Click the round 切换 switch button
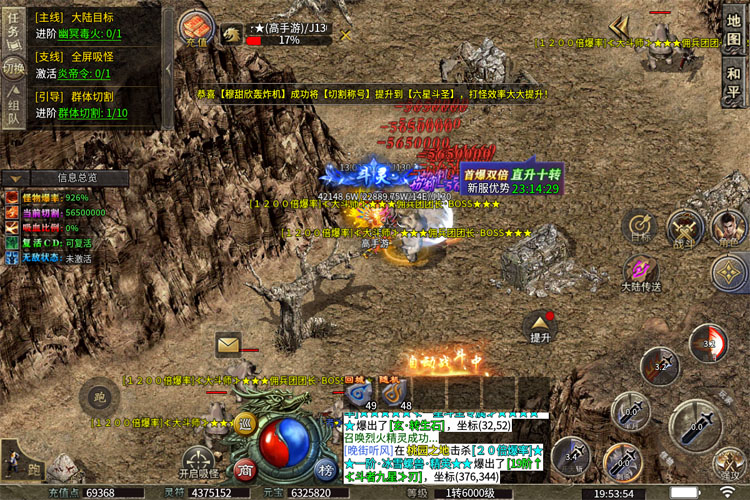The width and height of the screenshot is (750, 500). (x=13, y=68)
